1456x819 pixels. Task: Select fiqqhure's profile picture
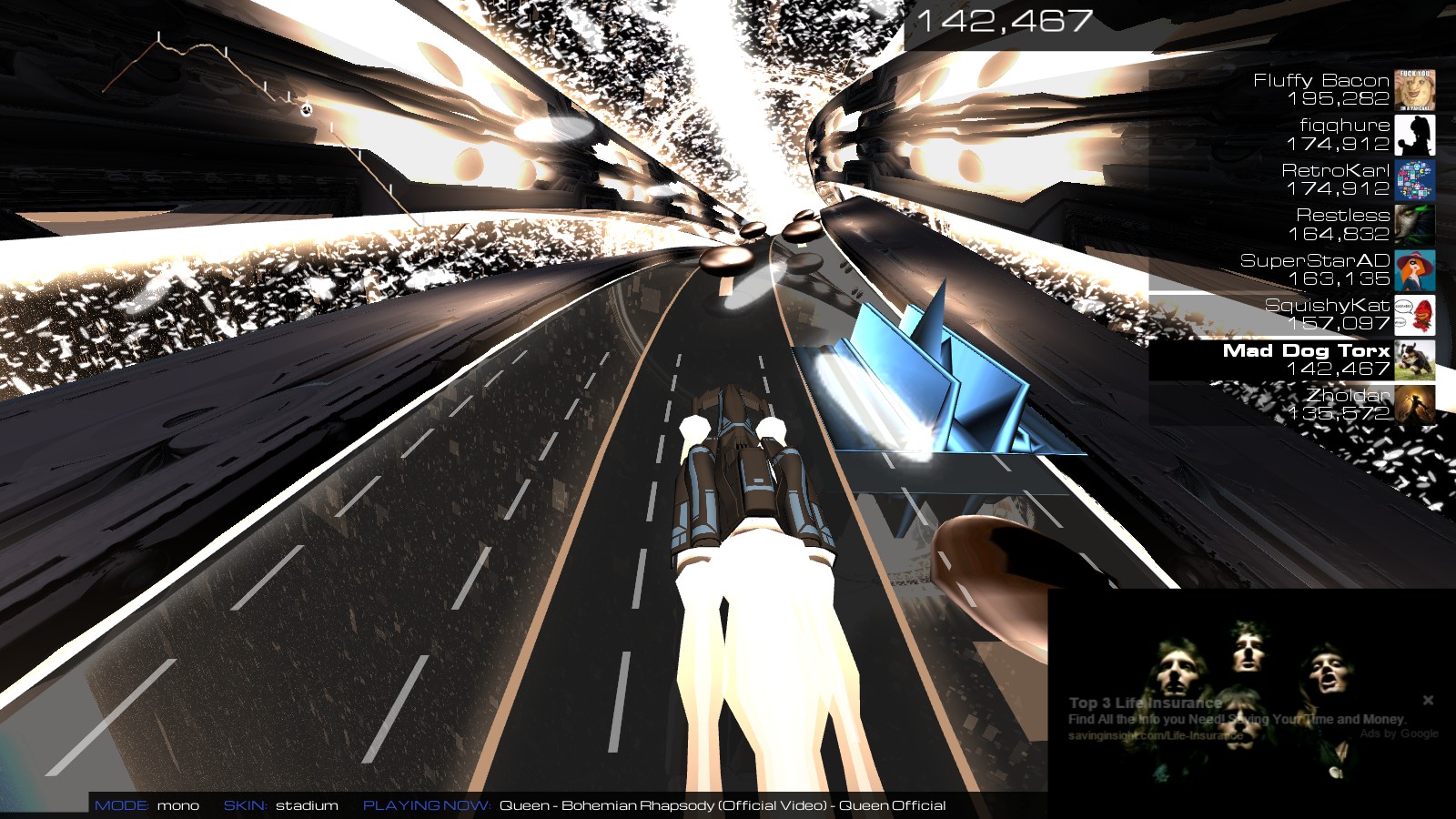(1416, 134)
